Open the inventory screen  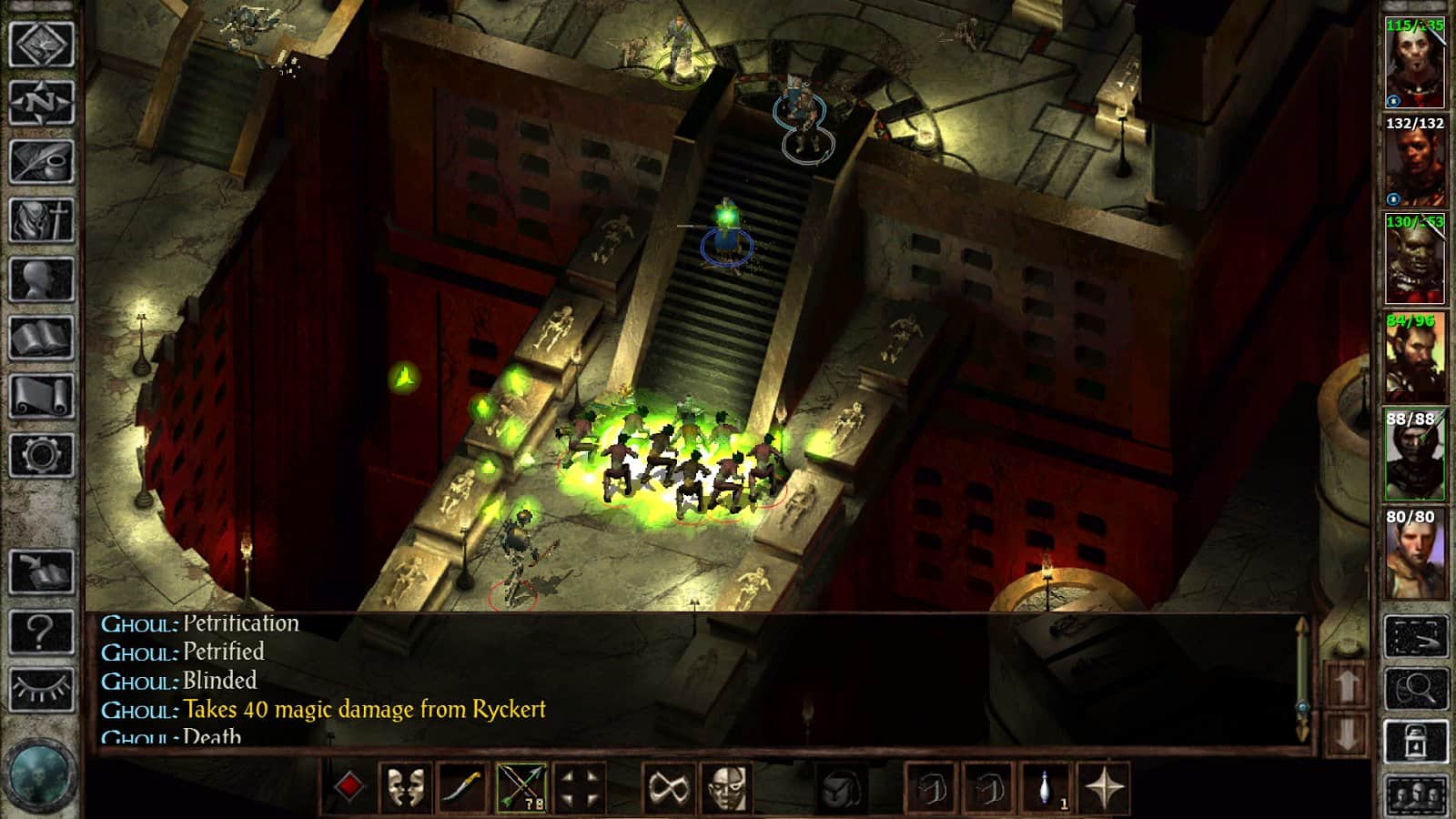(x=41, y=219)
